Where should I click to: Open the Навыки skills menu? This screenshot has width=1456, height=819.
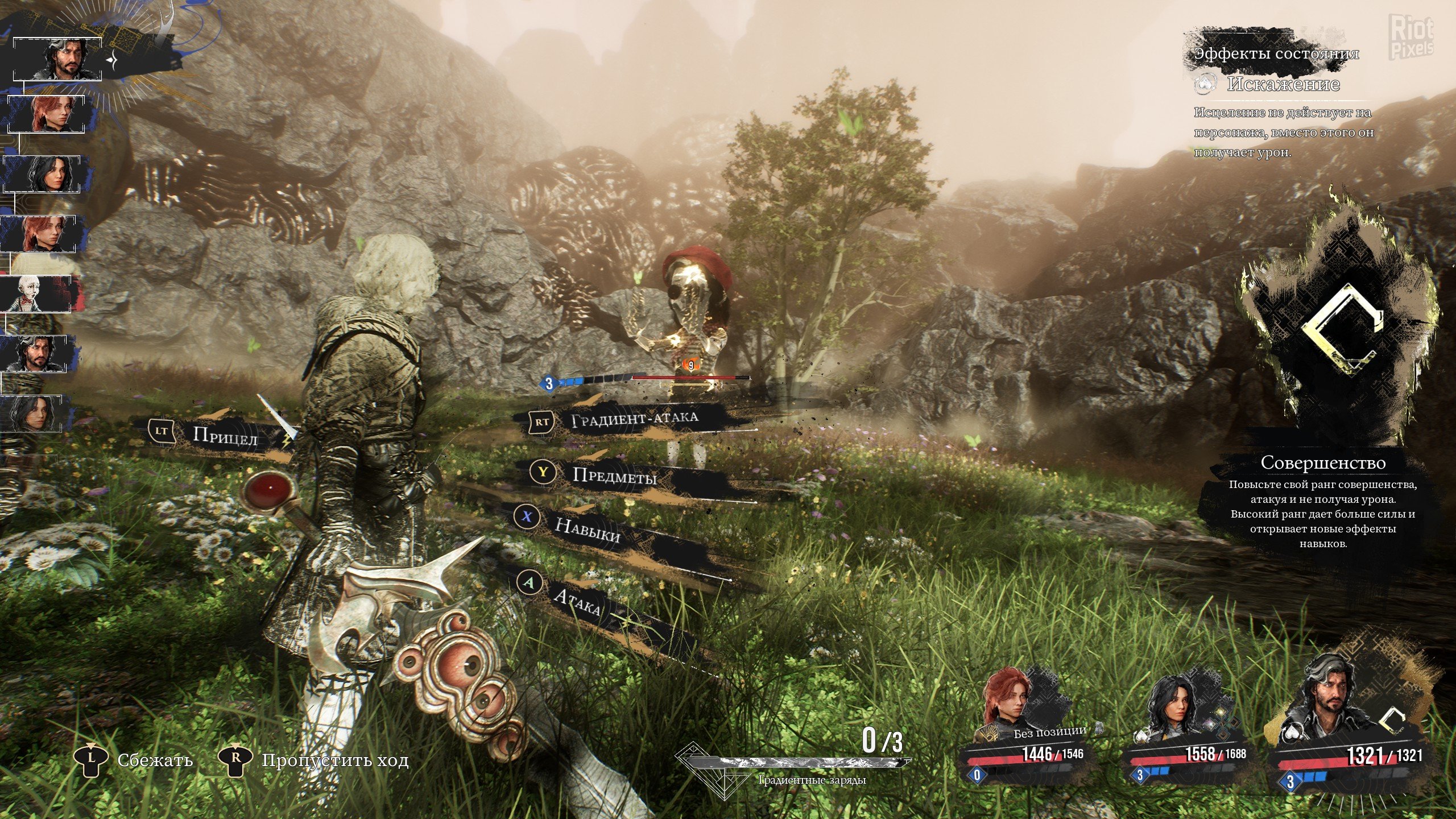click(x=588, y=529)
